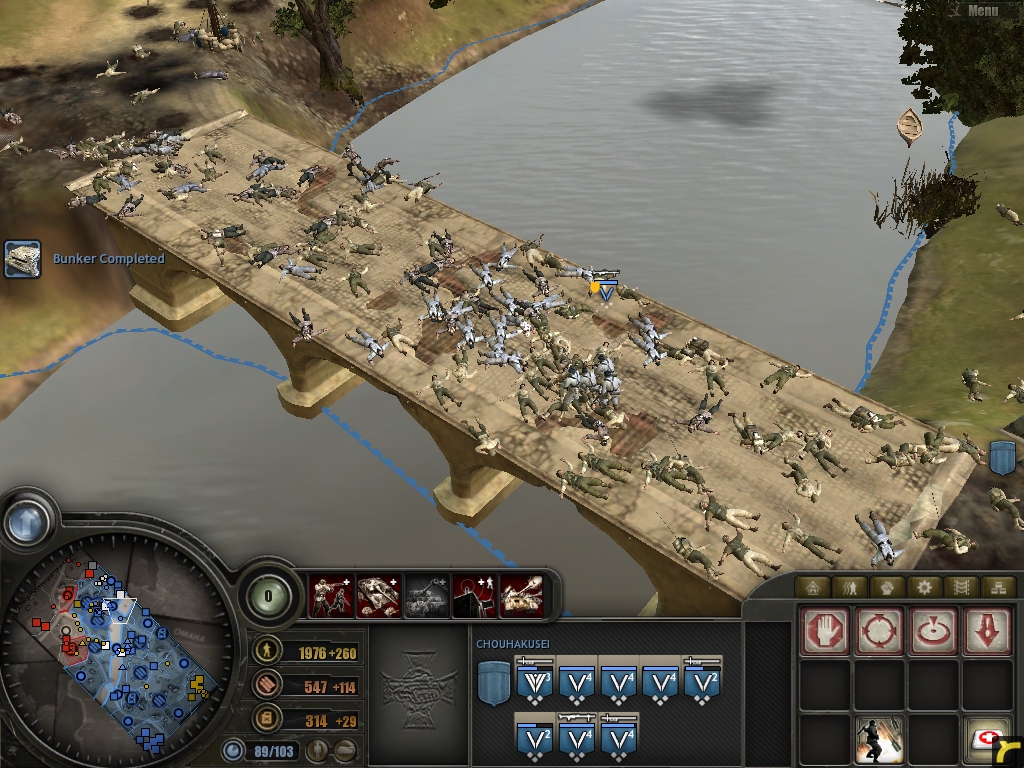Select the greyed-out tank commander ability

tap(426, 596)
